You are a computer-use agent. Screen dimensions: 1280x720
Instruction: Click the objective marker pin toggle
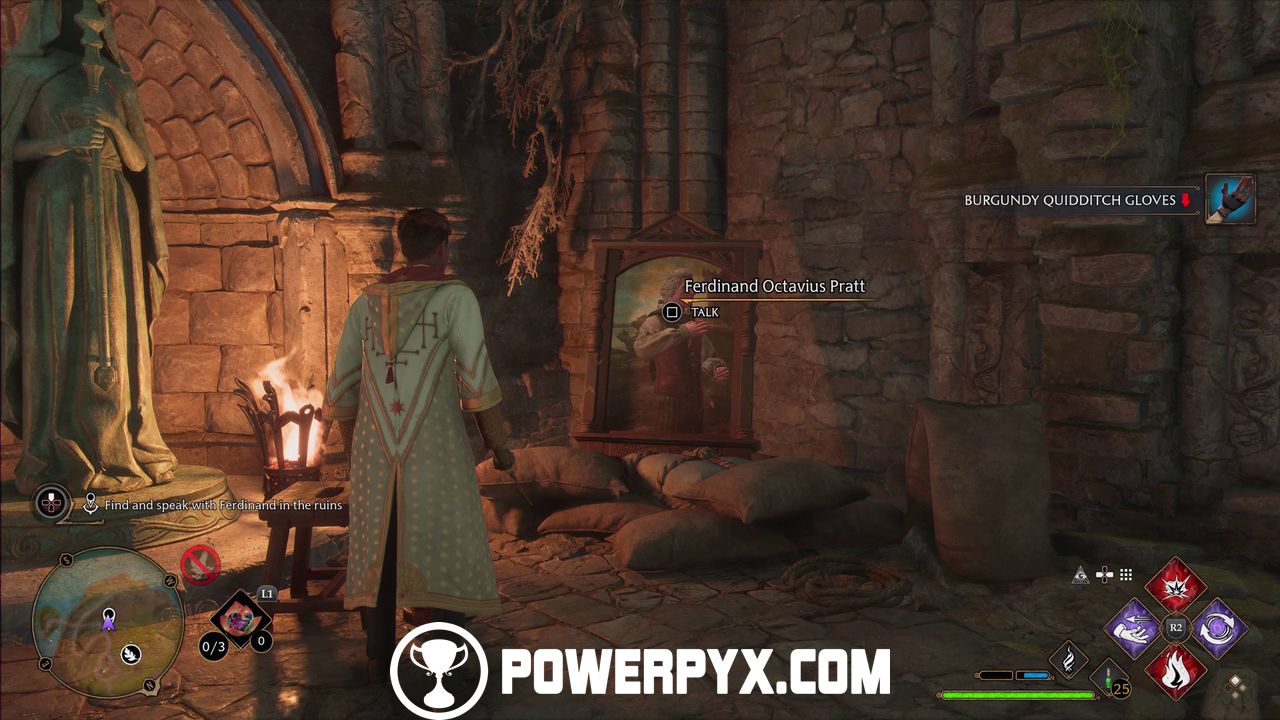tap(90, 503)
